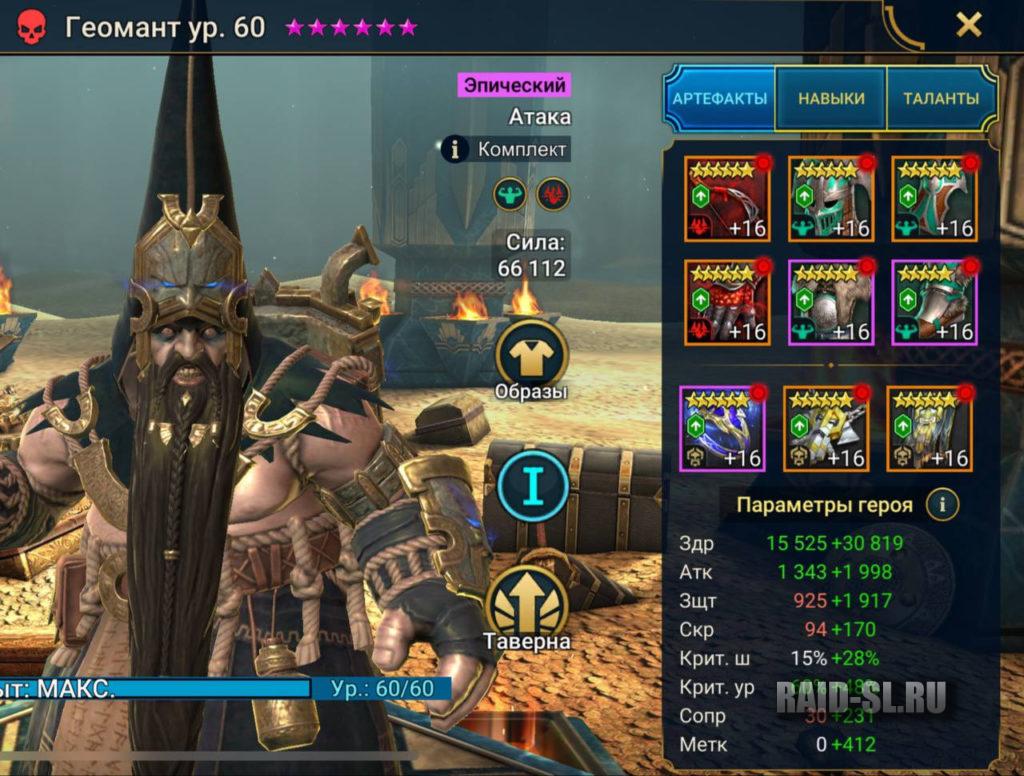1024x776 pixels.
Task: Choose the green shield artifact slot
Action: [x=934, y=198]
